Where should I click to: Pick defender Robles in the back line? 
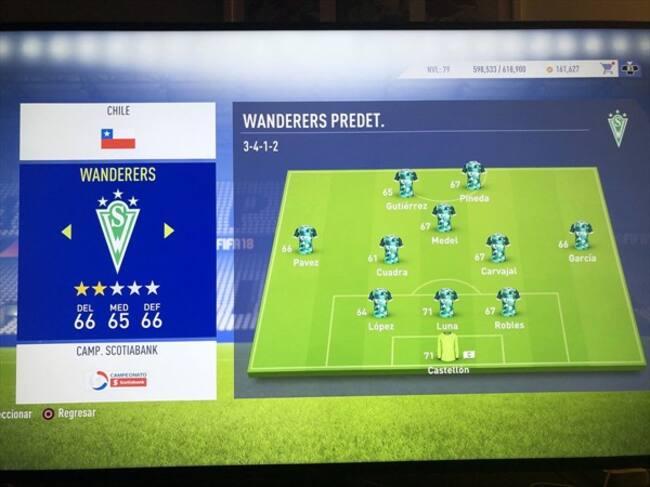(508, 301)
